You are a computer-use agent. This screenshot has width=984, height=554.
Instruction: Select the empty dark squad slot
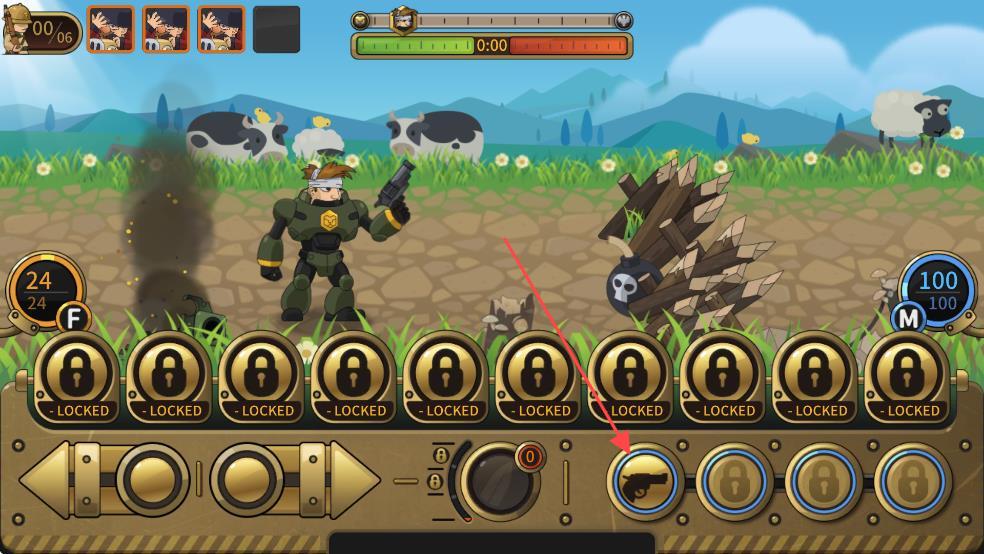click(276, 30)
